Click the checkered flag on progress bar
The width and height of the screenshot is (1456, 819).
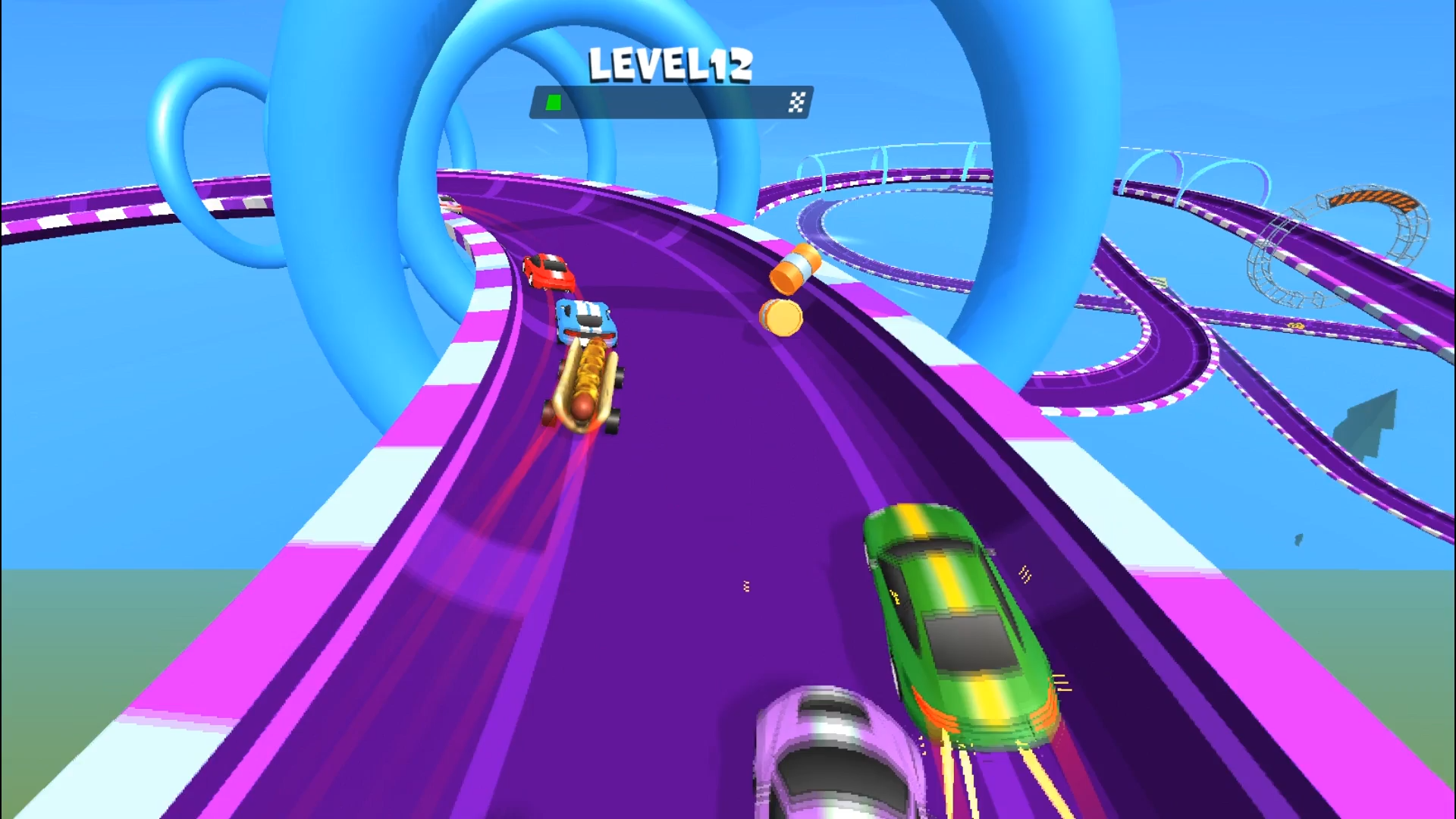795,101
